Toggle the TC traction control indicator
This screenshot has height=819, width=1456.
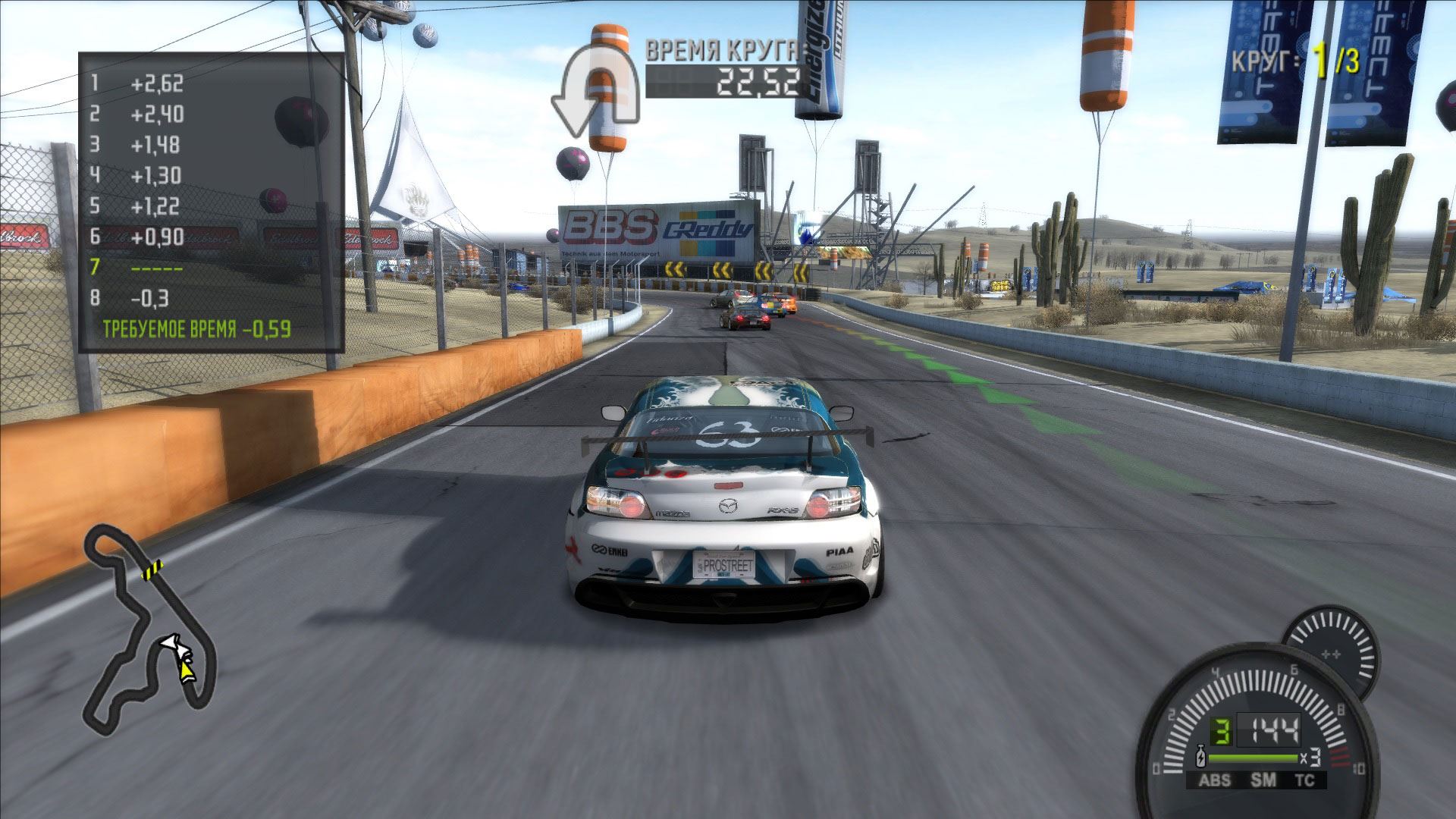1304,780
